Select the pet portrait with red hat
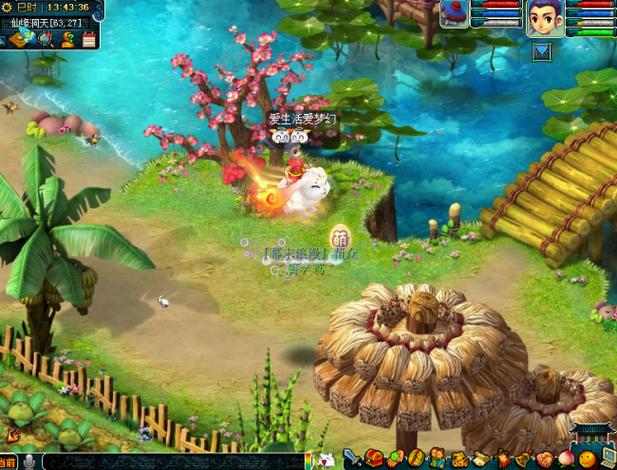617x470 pixels. click(455, 14)
